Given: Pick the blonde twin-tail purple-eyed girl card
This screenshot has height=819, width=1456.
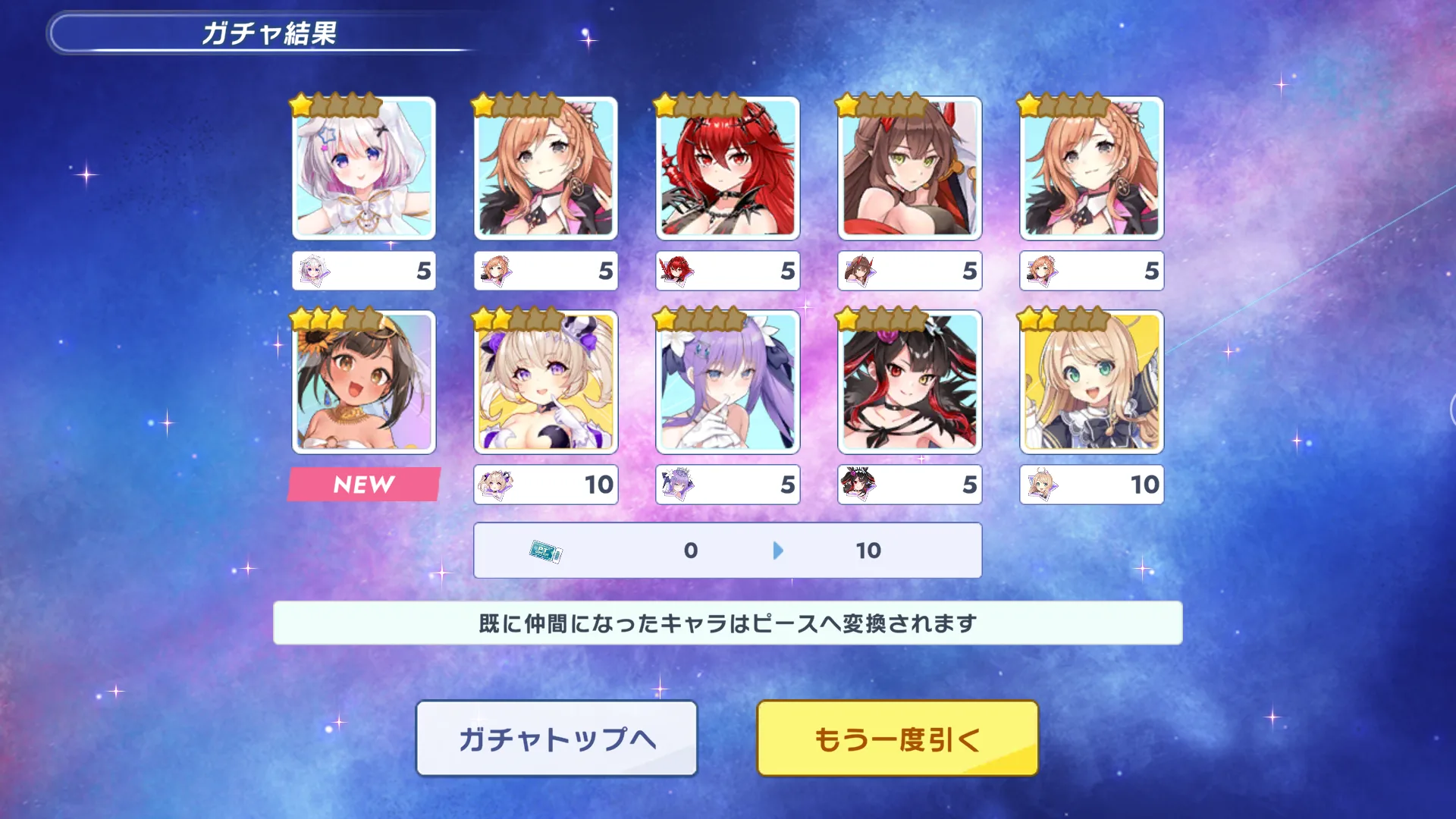Looking at the screenshot, I should pyautogui.click(x=546, y=382).
